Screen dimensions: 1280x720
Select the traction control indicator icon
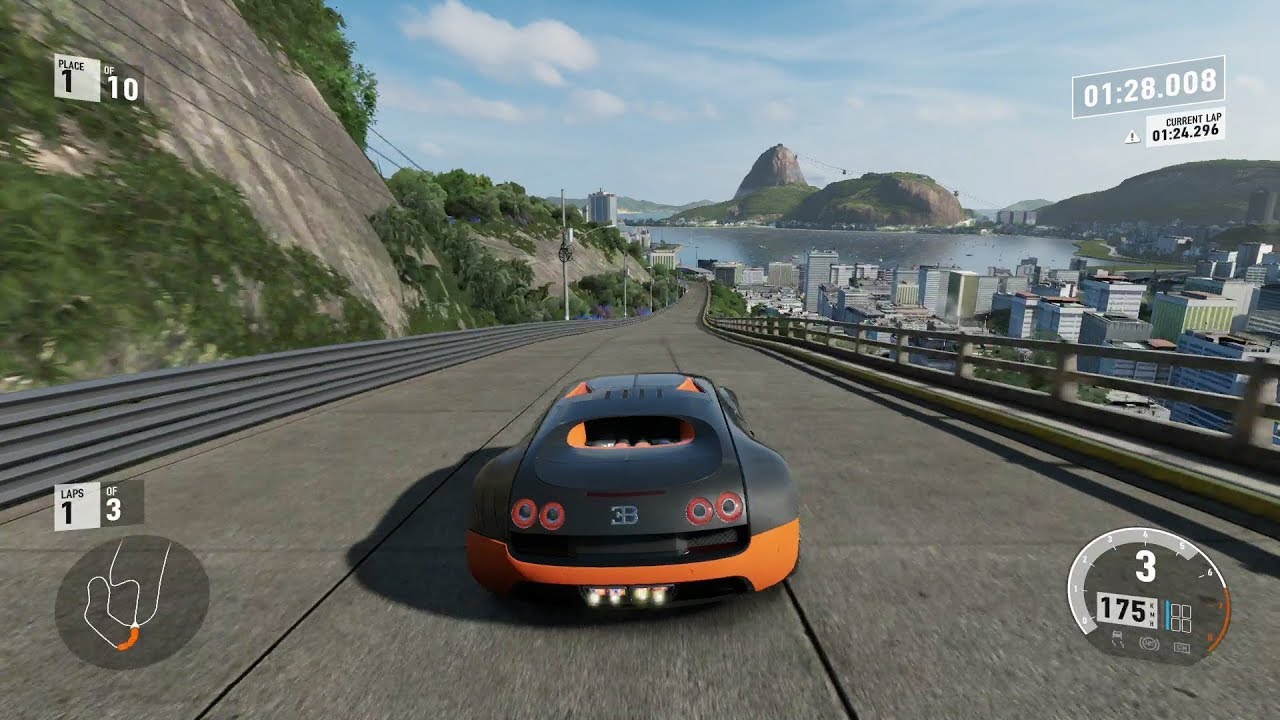point(1118,638)
